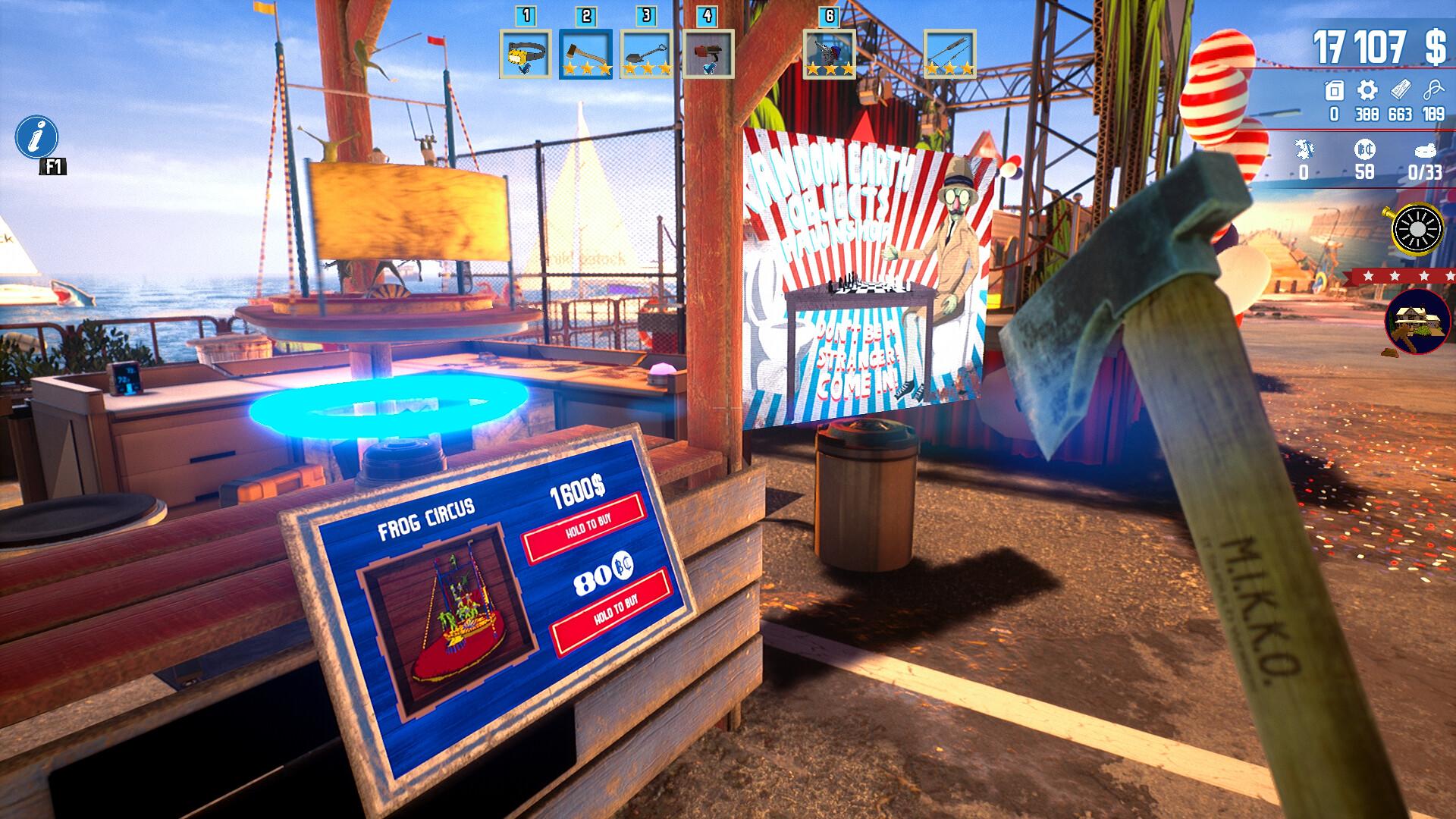1456x819 pixels.
Task: View the Frog Circus preview image
Action: [448, 612]
